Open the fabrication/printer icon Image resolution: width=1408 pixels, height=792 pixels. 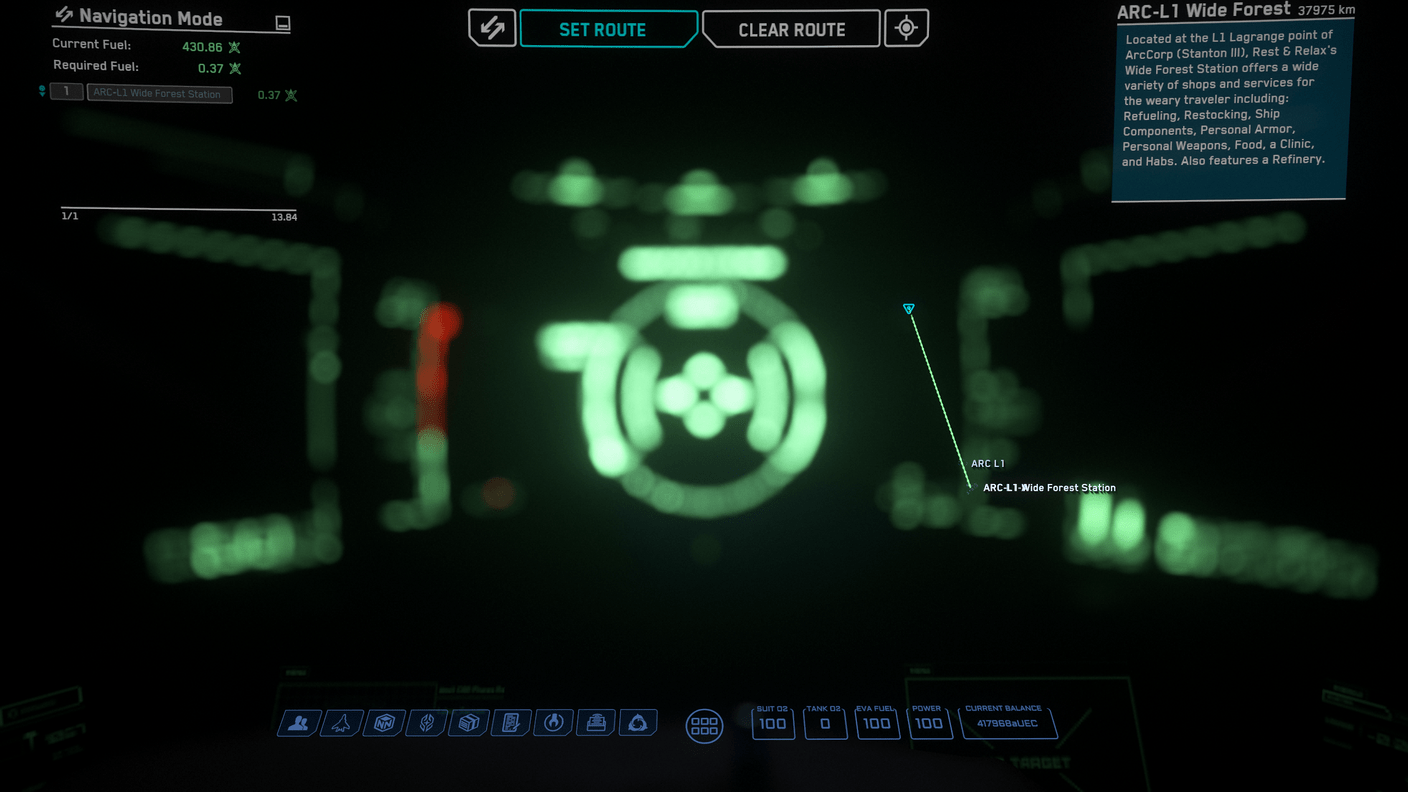(x=595, y=722)
